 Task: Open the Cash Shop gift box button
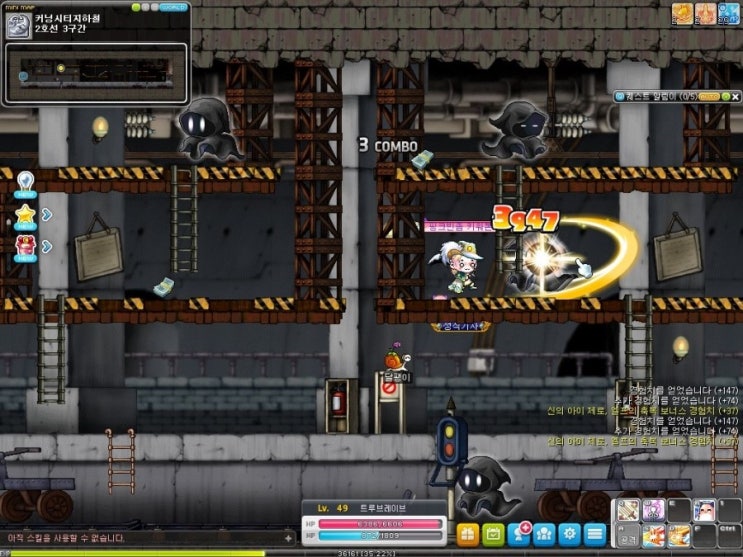(467, 534)
